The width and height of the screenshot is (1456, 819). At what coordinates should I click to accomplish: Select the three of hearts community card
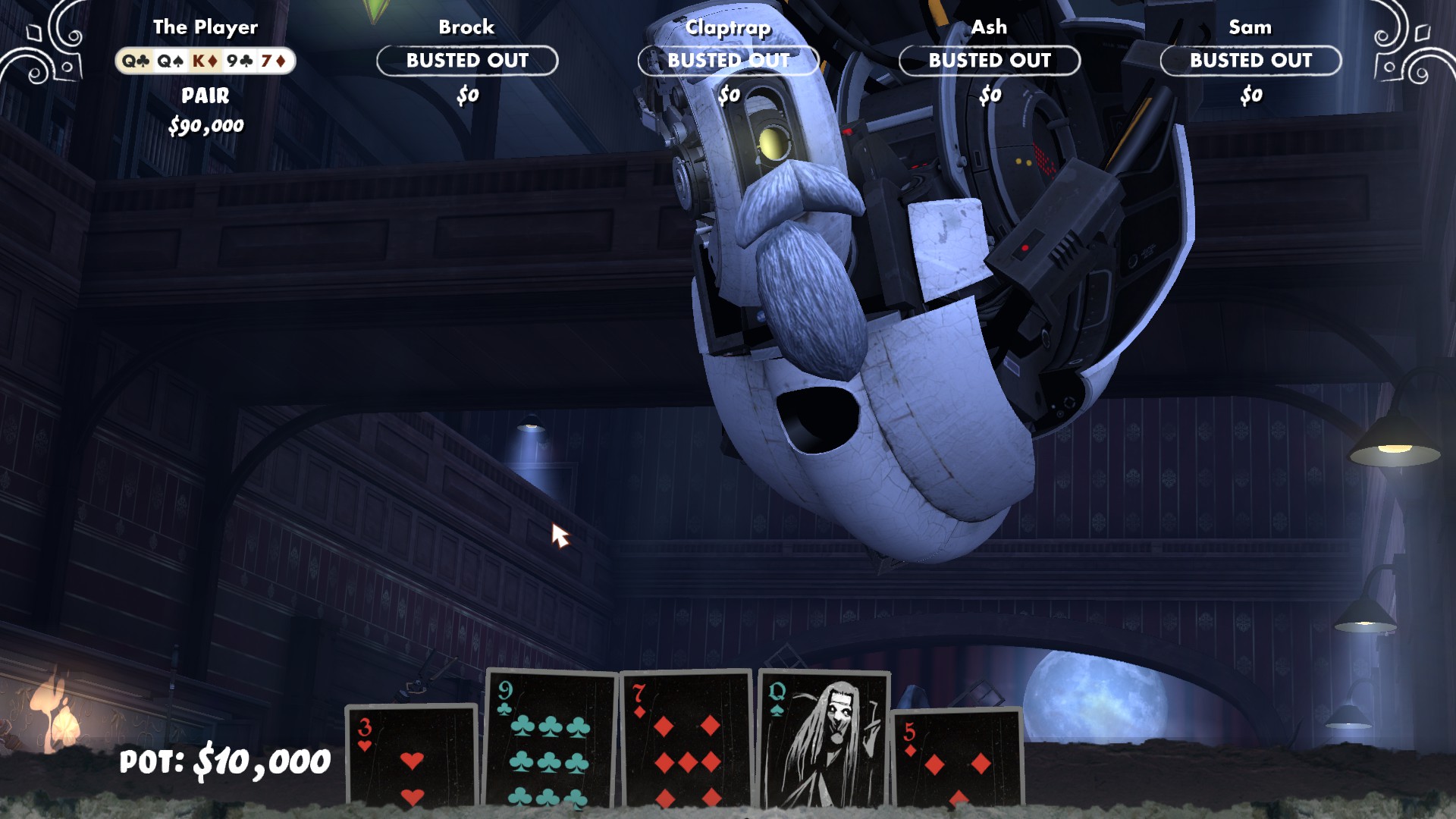[412, 756]
